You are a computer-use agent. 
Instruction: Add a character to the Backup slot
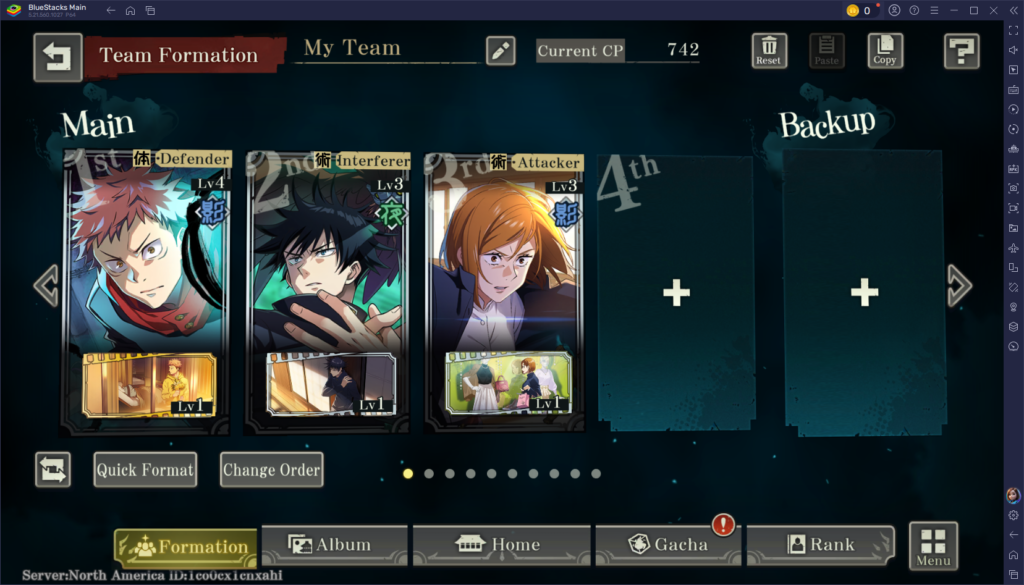pyautogui.click(x=863, y=292)
